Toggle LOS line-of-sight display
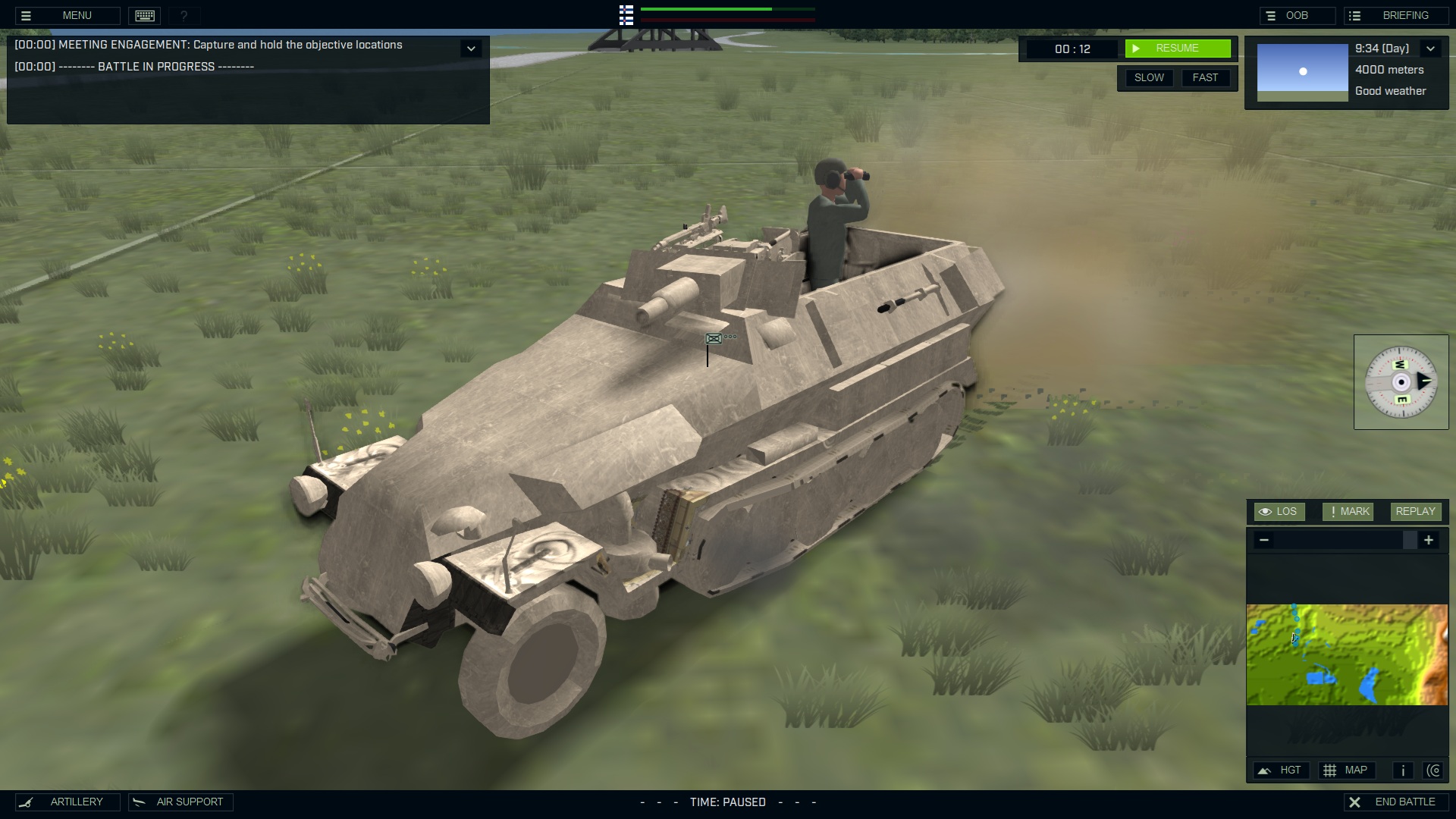This screenshot has width=1456, height=819. tap(1279, 511)
